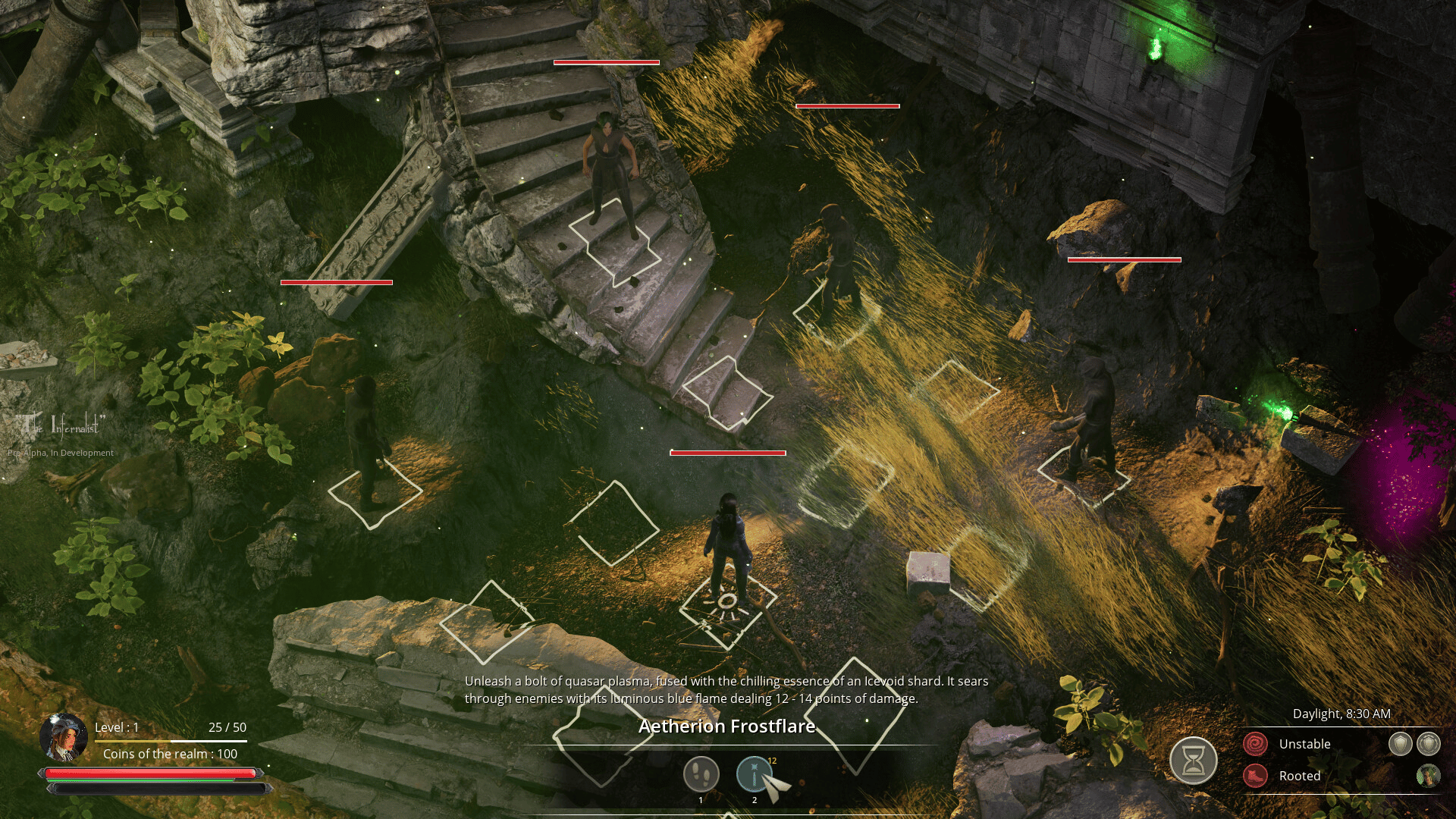
Task: Click the plain shield icon beside Unstable
Action: point(1400,744)
